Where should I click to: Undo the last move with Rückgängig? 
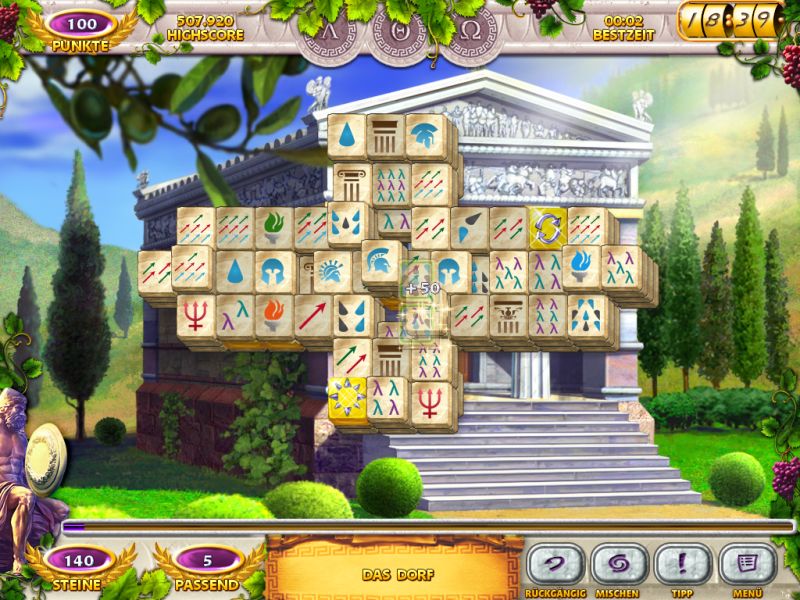point(556,564)
